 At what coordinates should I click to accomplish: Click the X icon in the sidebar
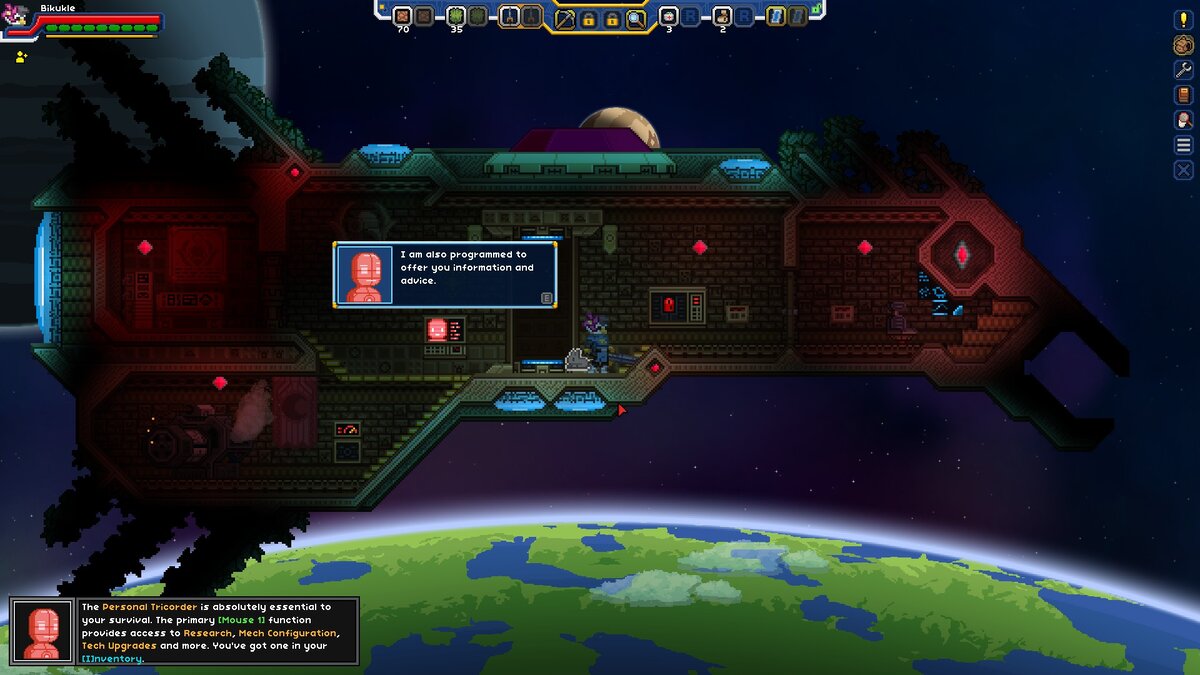coord(1184,170)
